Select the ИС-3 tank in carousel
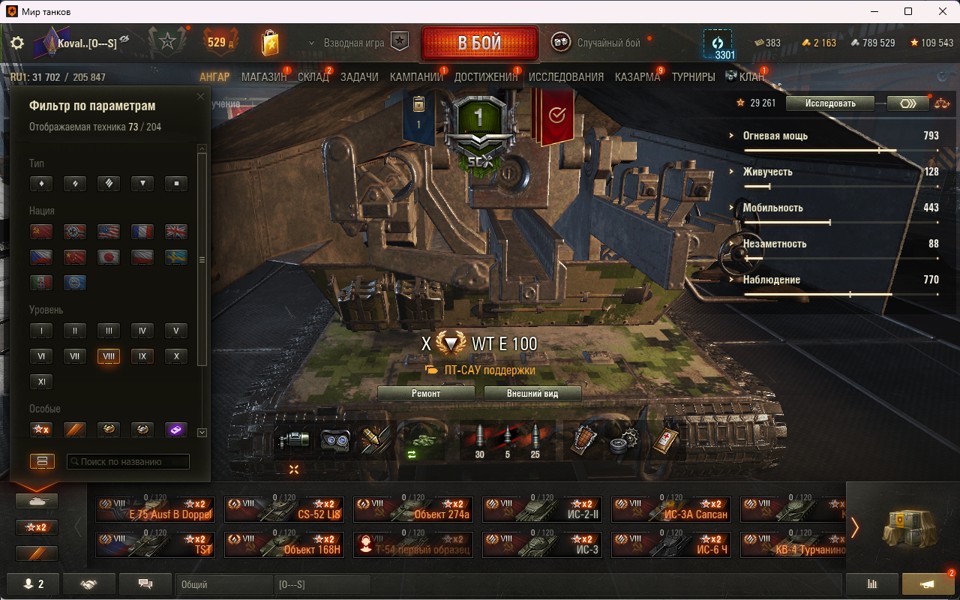Viewport: 960px width, 600px height. [546, 545]
